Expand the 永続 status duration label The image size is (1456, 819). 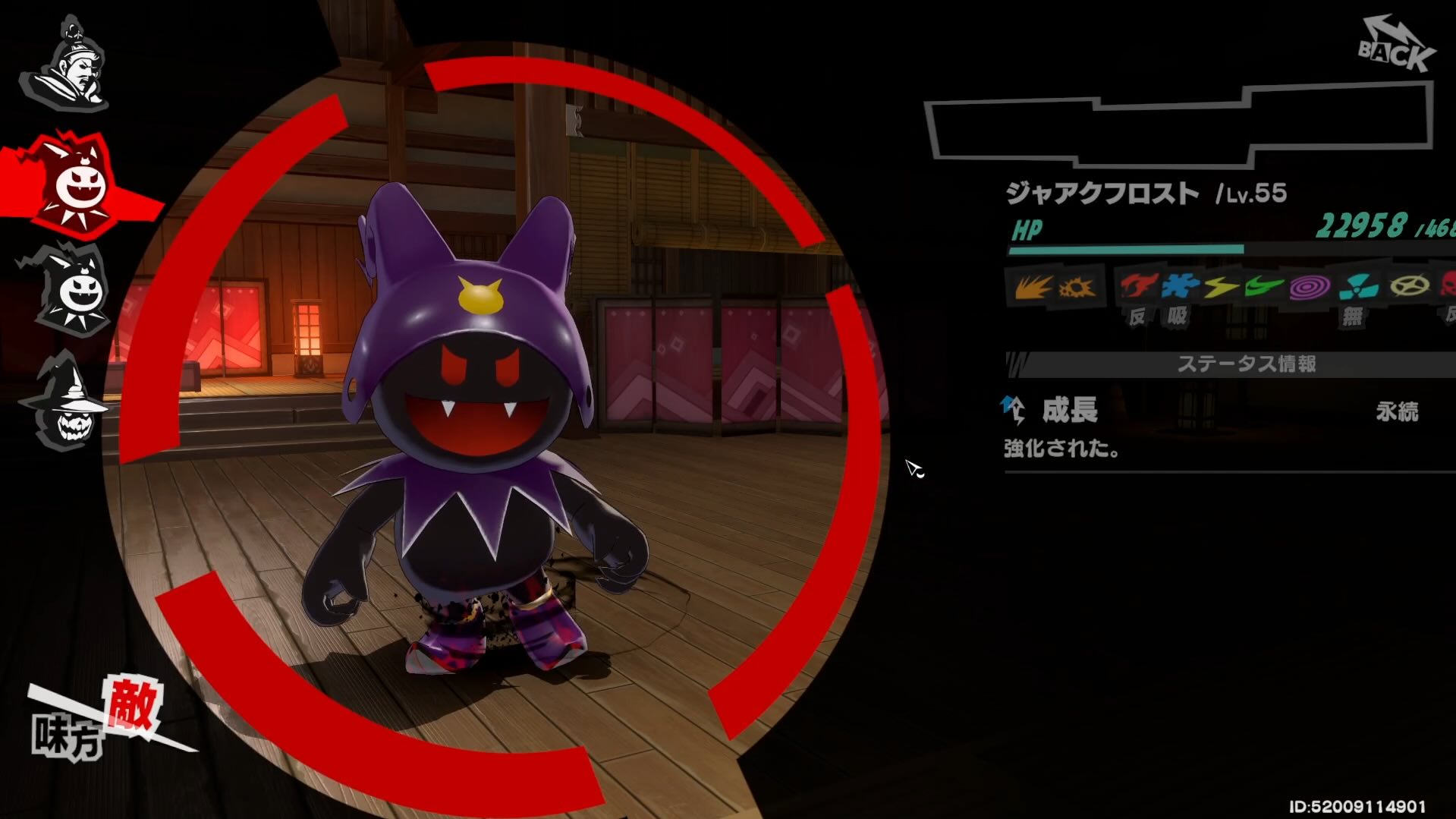point(1400,410)
